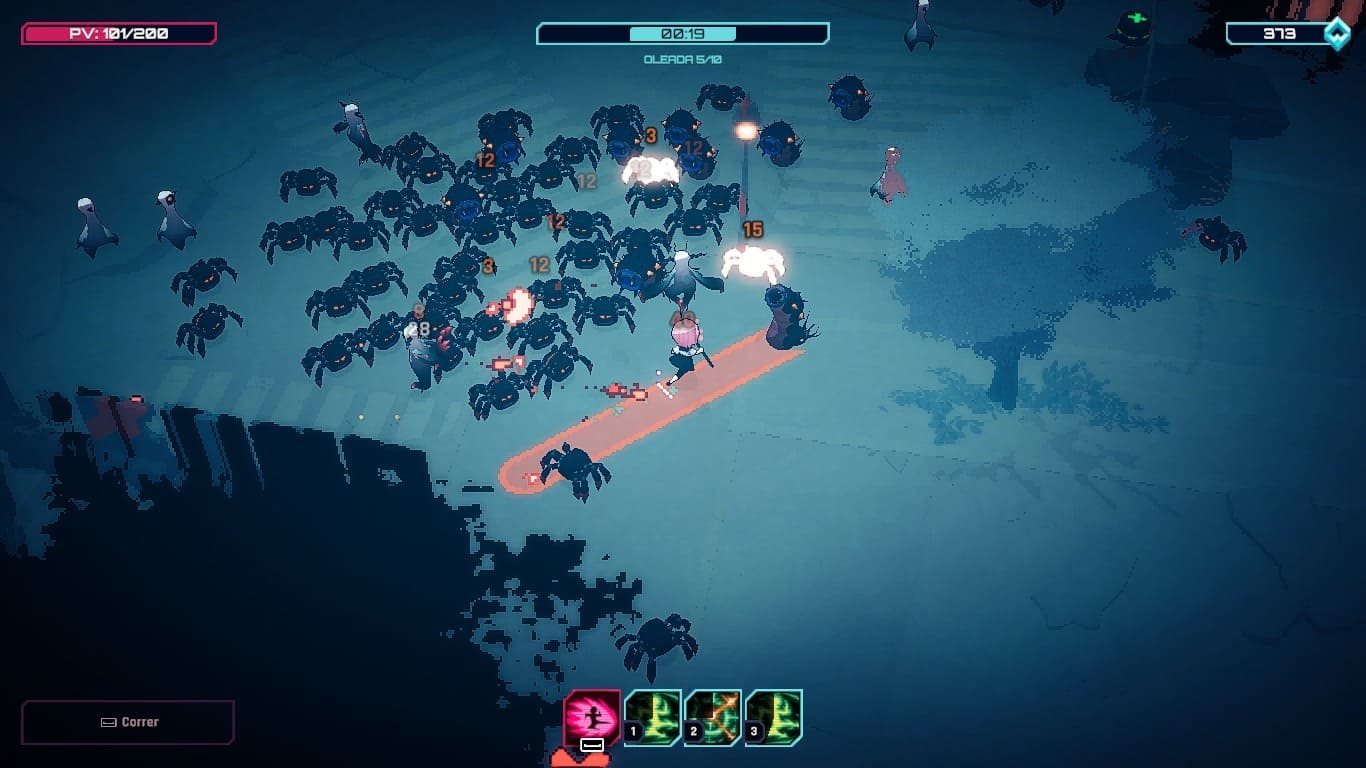
Task: Activate the pink dash sprint ability
Action: [x=592, y=717]
